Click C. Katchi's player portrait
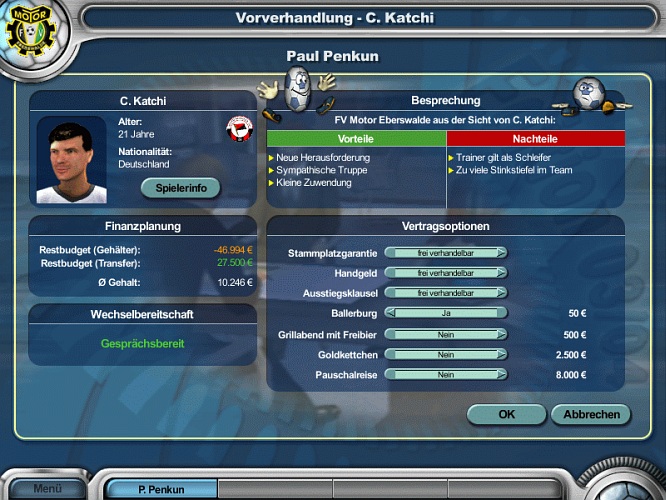 [x=70, y=160]
